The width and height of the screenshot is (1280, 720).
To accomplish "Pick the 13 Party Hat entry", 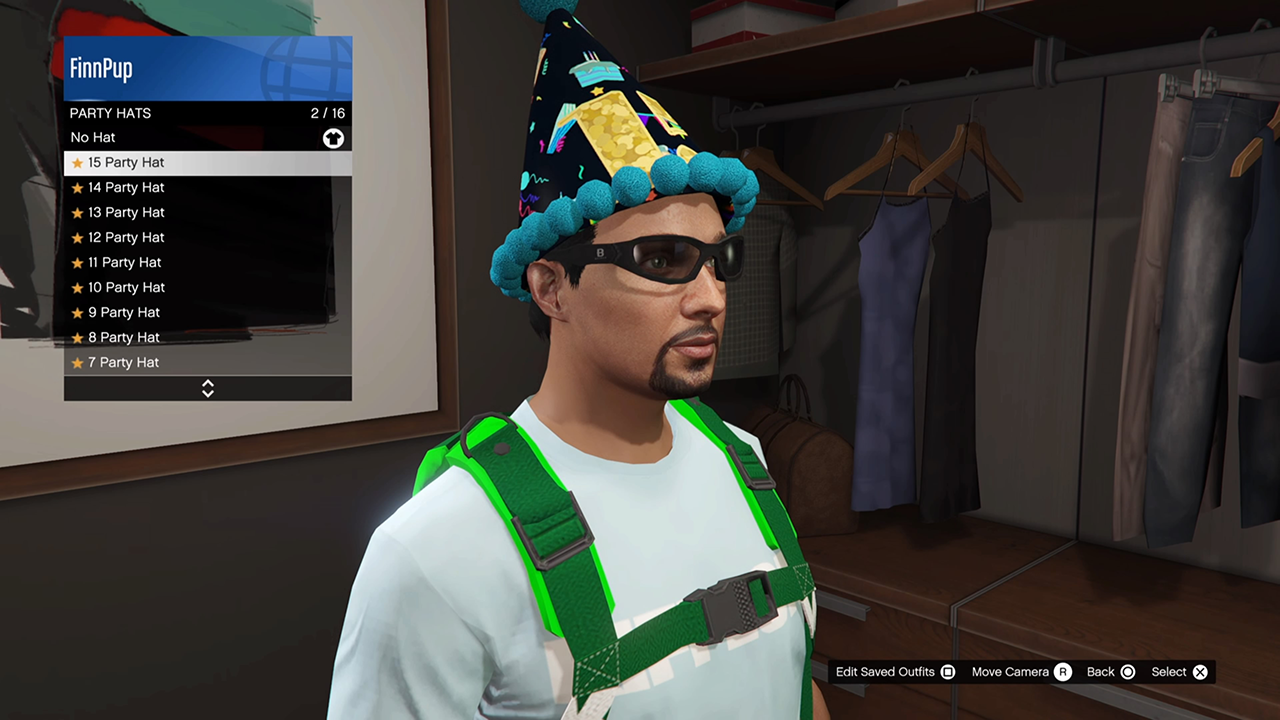I will pyautogui.click(x=207, y=213).
